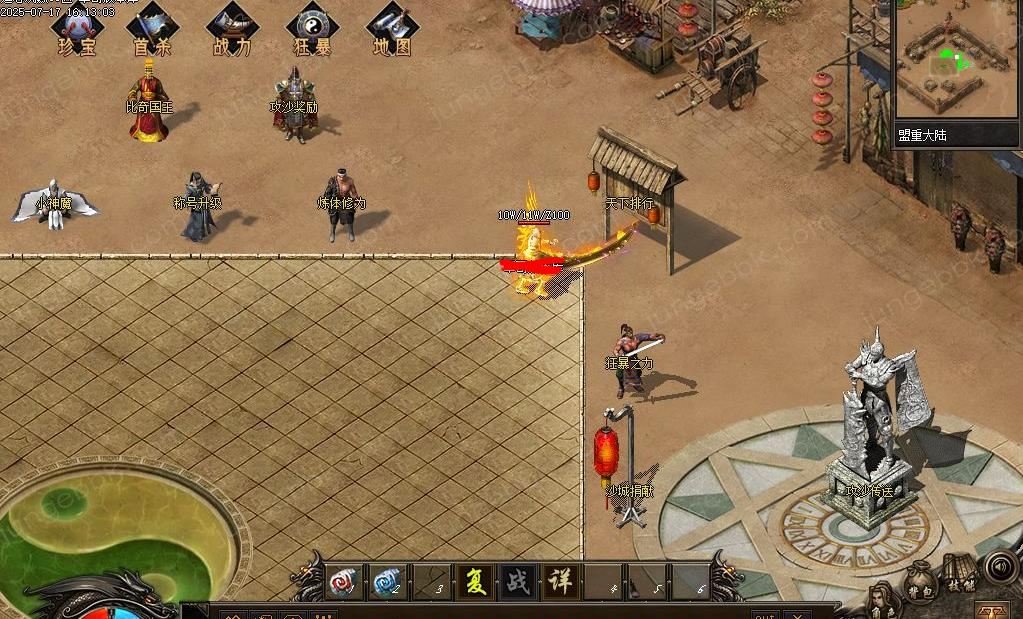Show the 战力 combat power panel
The image size is (1023, 619).
pyautogui.click(x=232, y=29)
